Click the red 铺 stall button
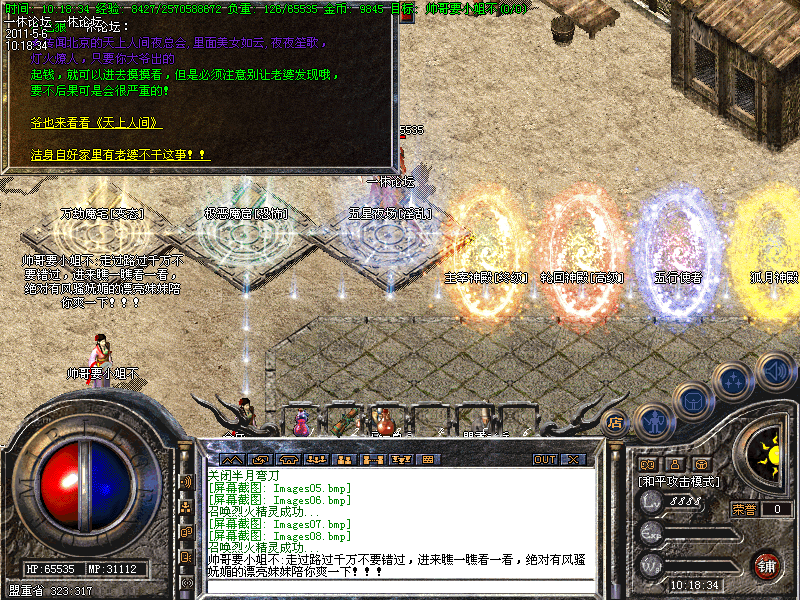Viewport: 800px width, 600px height. pos(767,563)
